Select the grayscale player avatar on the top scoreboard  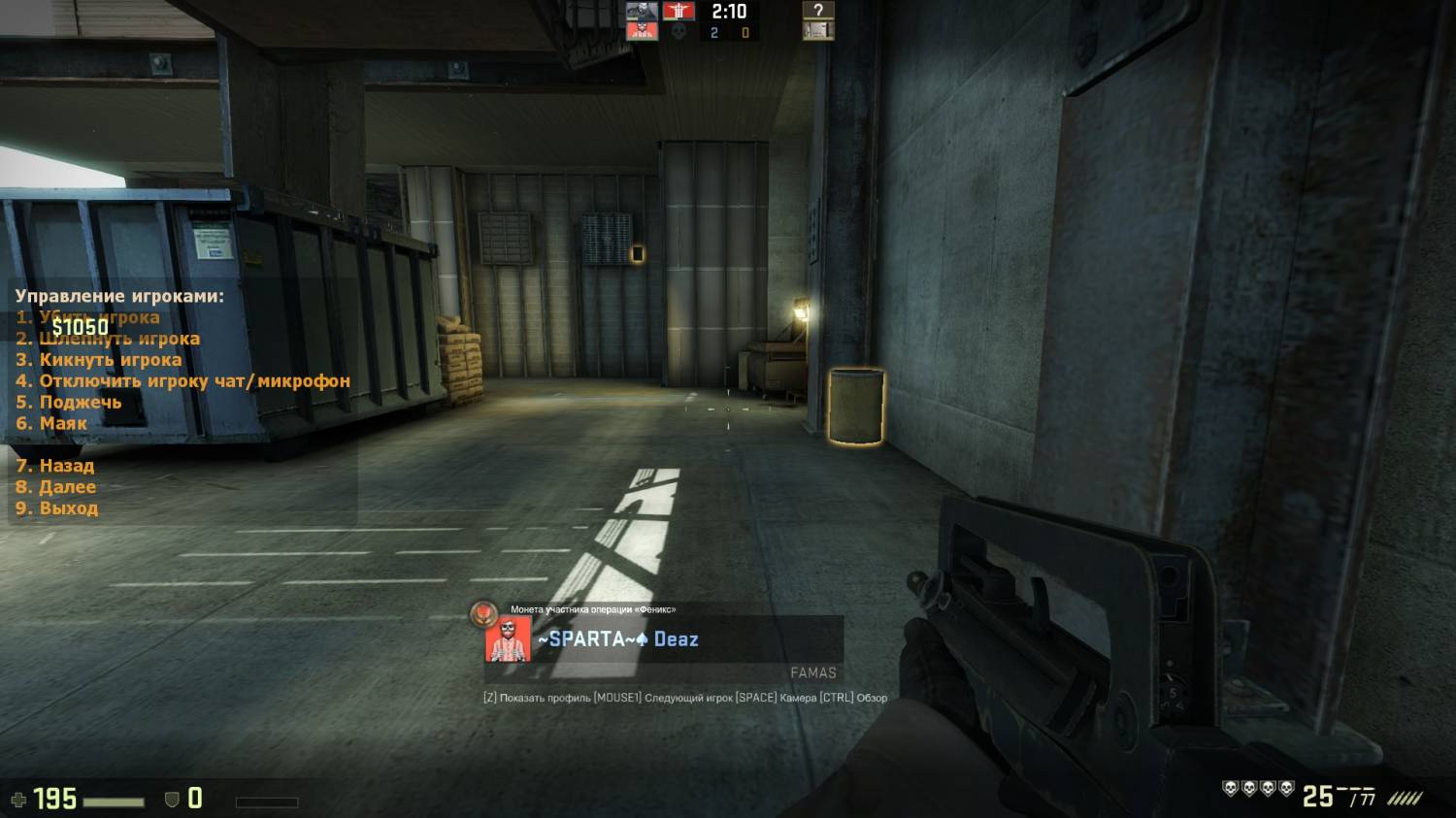coord(642,12)
